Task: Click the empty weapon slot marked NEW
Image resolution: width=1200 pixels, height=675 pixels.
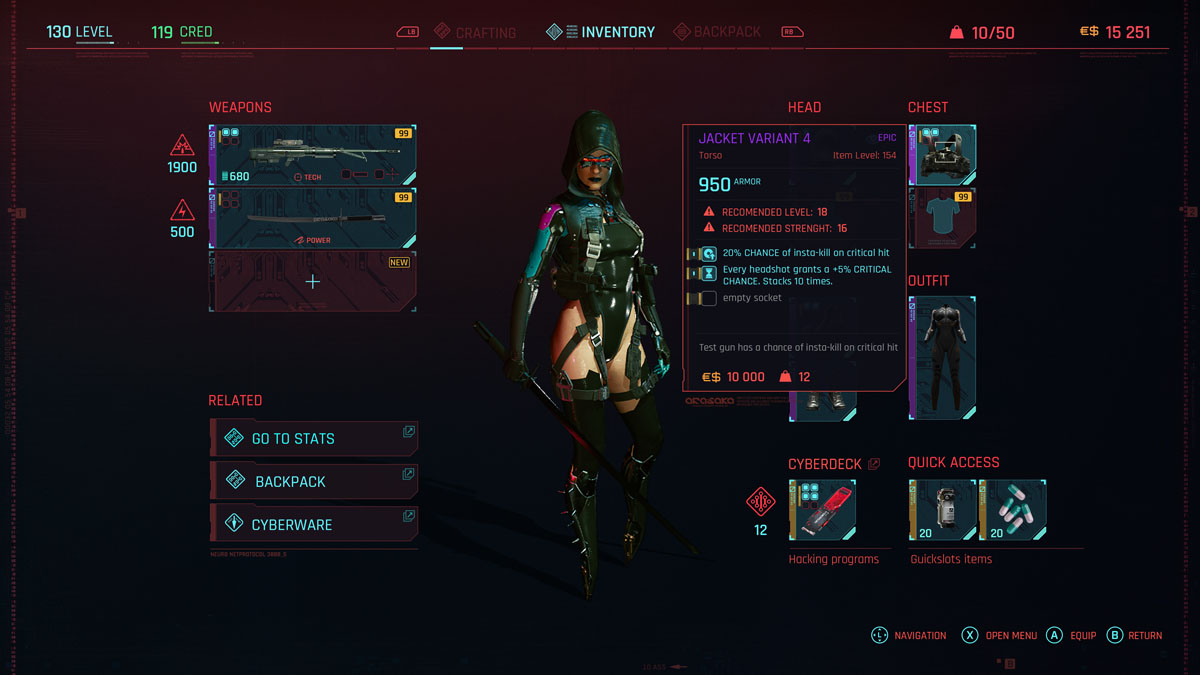Action: (312, 282)
